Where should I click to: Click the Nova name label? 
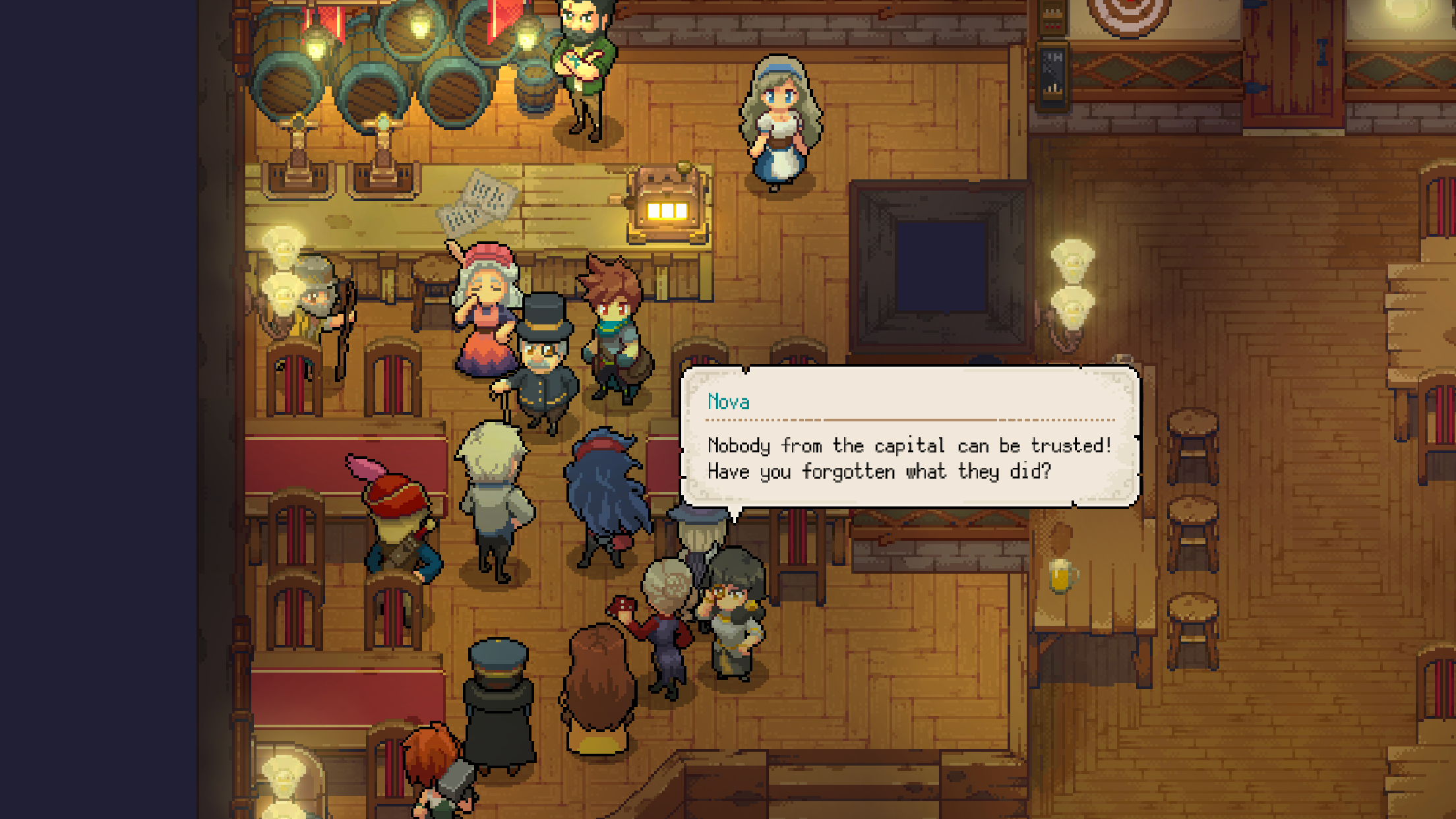[x=729, y=402]
